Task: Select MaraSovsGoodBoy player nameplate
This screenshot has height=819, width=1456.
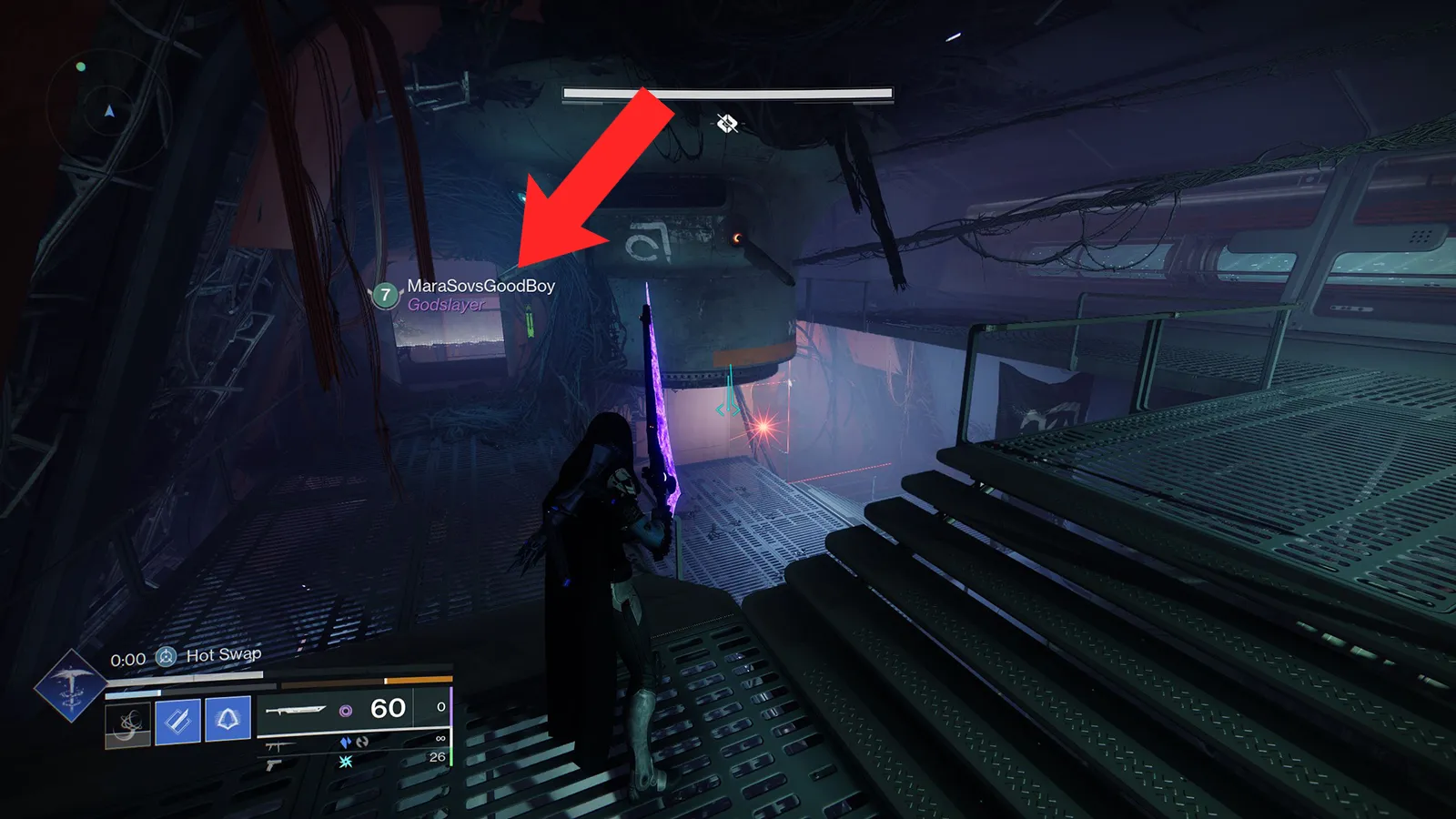Action: tap(480, 286)
